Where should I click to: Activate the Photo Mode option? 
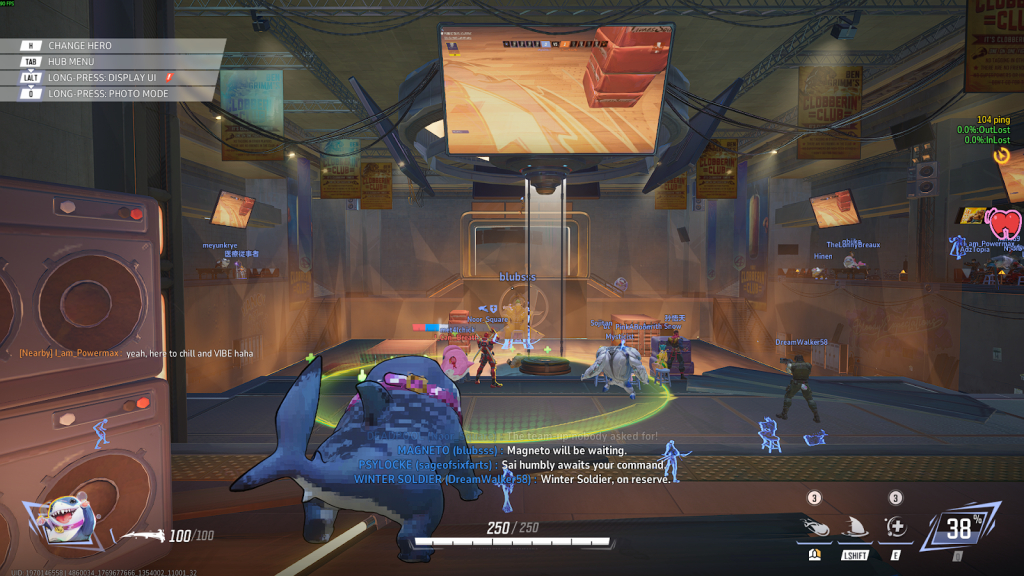[x=108, y=94]
